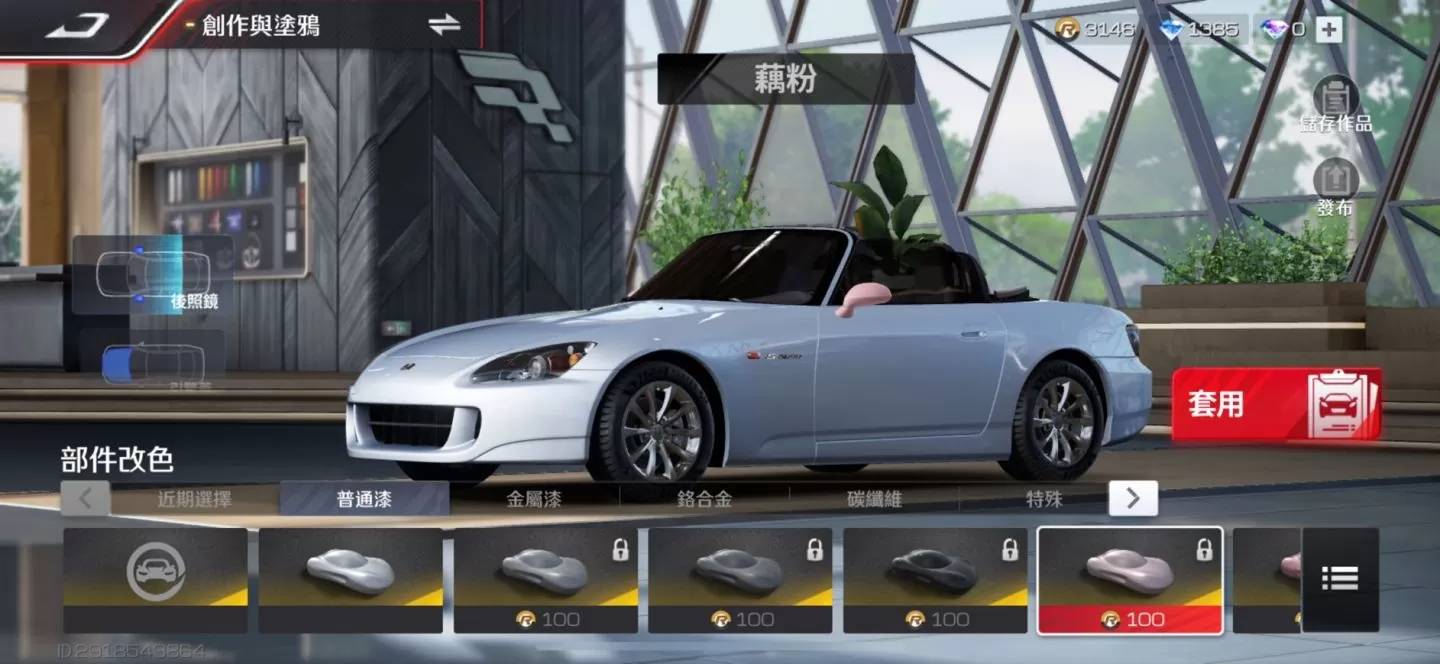Show earlier paint categories with left arrow
This screenshot has height=664, width=1440.
(x=86, y=498)
